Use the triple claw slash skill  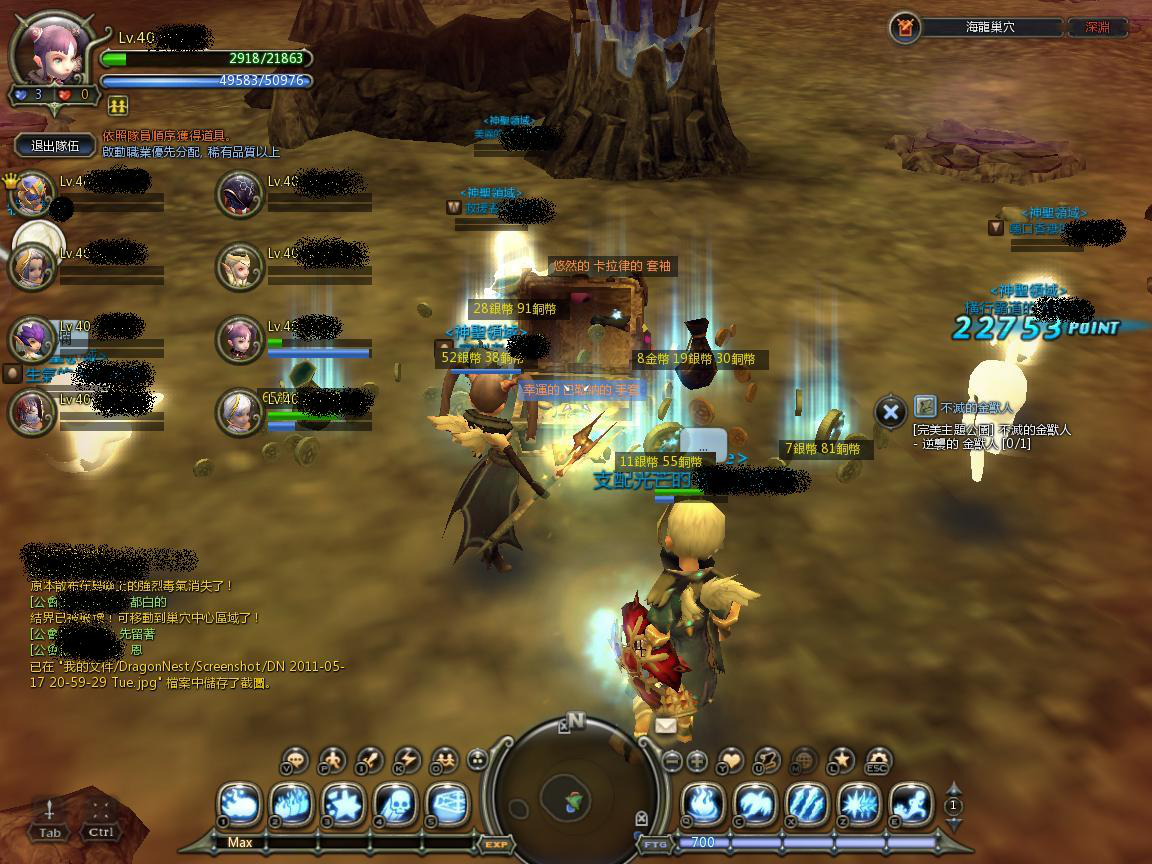point(807,804)
